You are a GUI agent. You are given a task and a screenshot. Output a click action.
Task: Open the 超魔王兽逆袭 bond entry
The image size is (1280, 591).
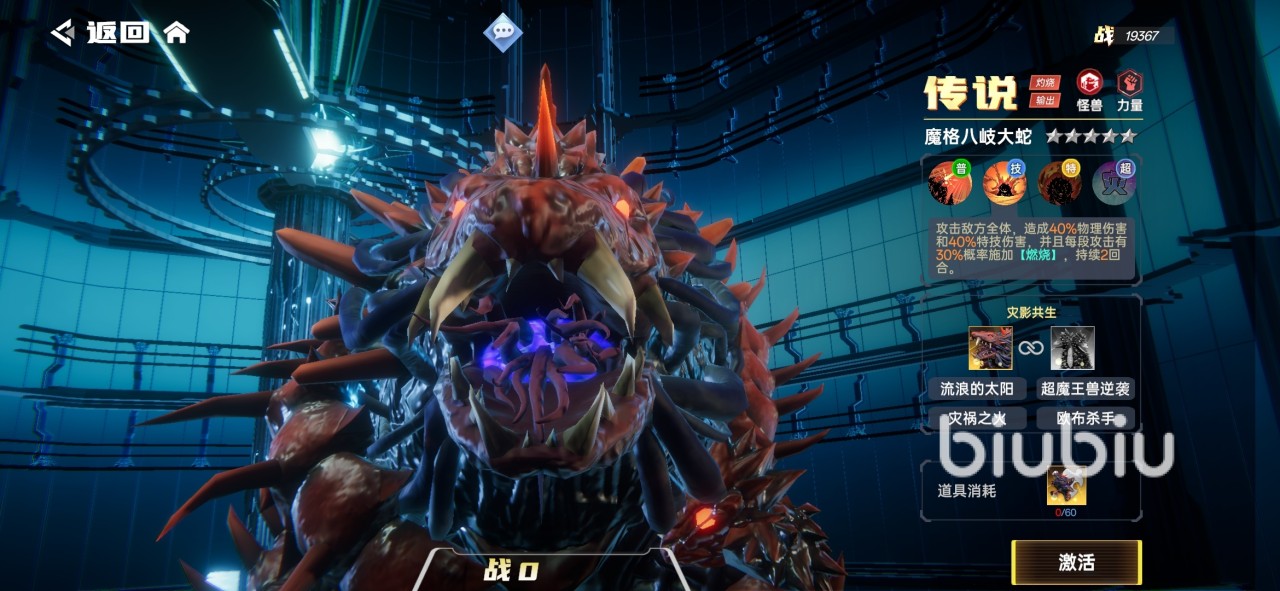(x=1085, y=389)
